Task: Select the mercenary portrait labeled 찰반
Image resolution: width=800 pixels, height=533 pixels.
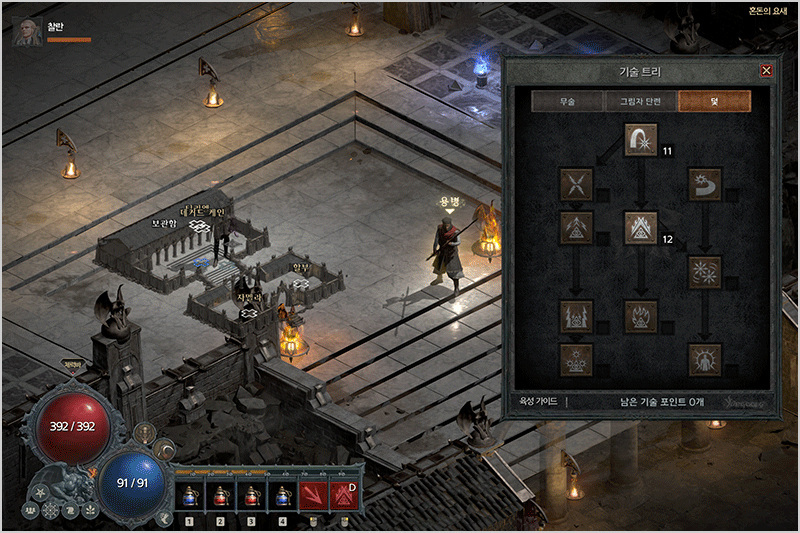Action: 28,32
